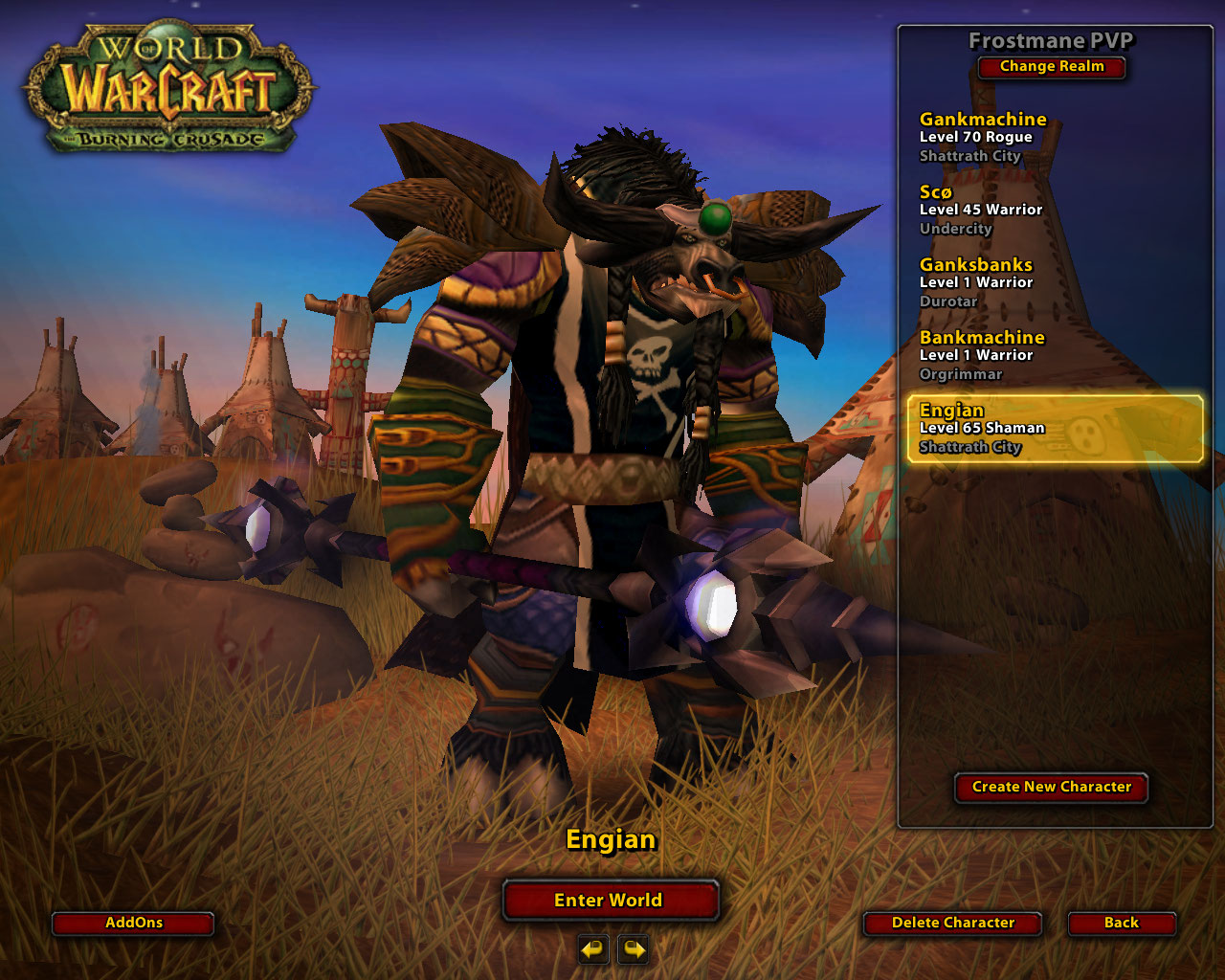Go back to the login screen
The height and width of the screenshot is (980, 1225).
[1121, 923]
